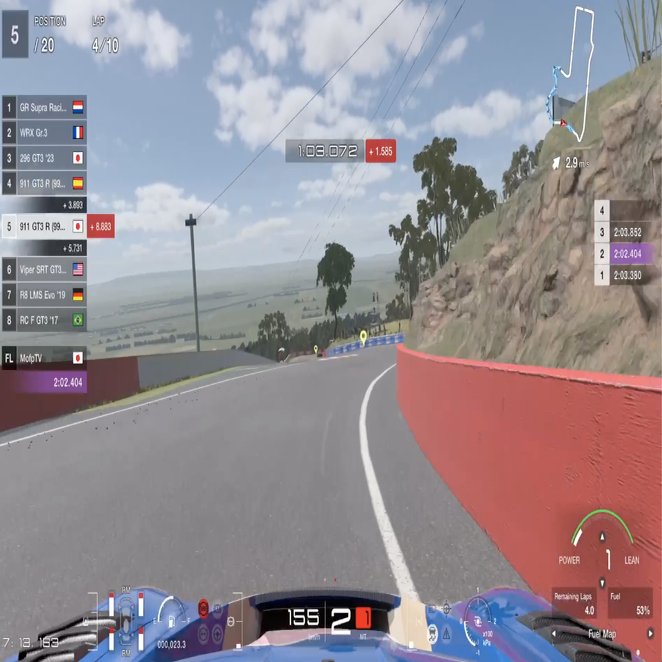The height and width of the screenshot is (662, 662).
Task: Select the Fuel Map display label
Action: pyautogui.click(x=601, y=634)
